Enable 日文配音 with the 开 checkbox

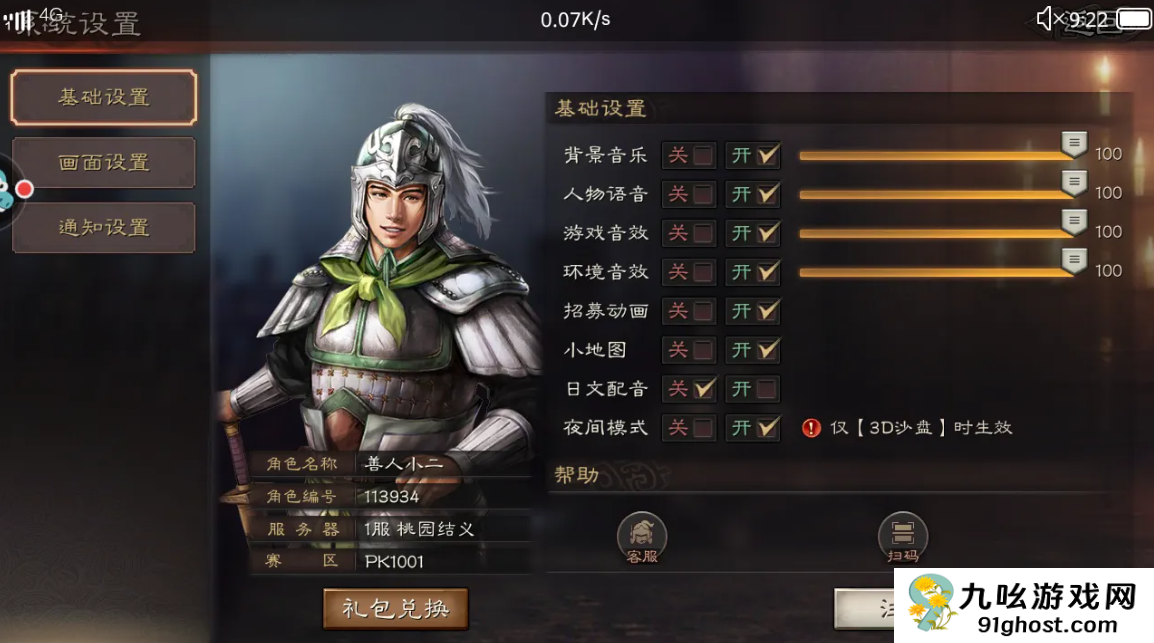(x=767, y=389)
